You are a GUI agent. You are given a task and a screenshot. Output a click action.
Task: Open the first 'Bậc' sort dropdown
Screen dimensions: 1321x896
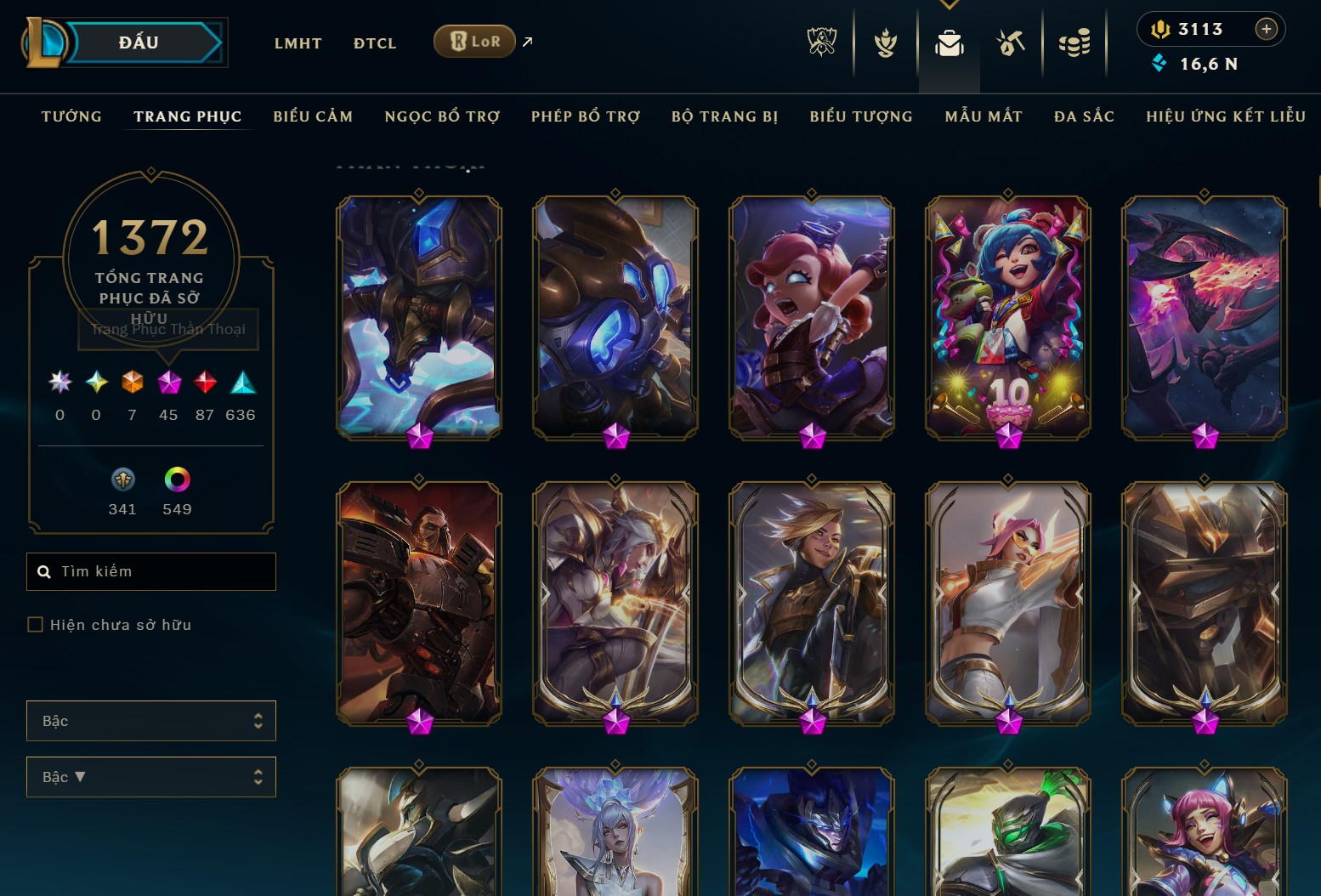click(150, 720)
